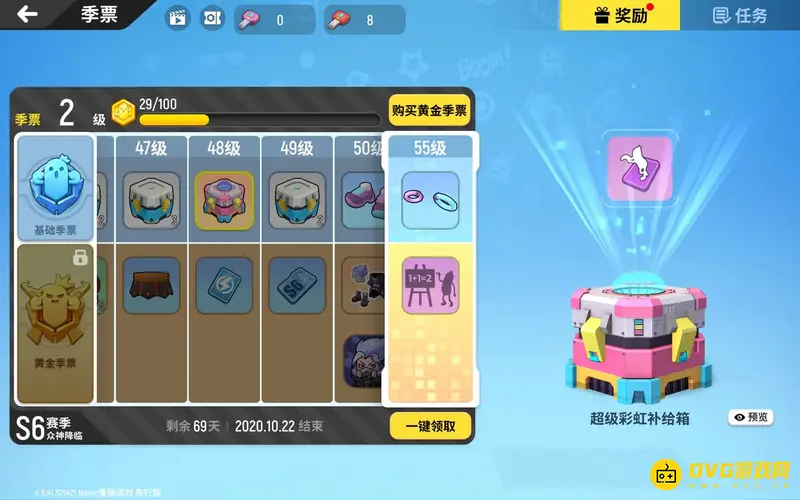Select the locked 黄金季票 gold pass badge
Viewport: 800px width, 500px height.
pos(56,322)
